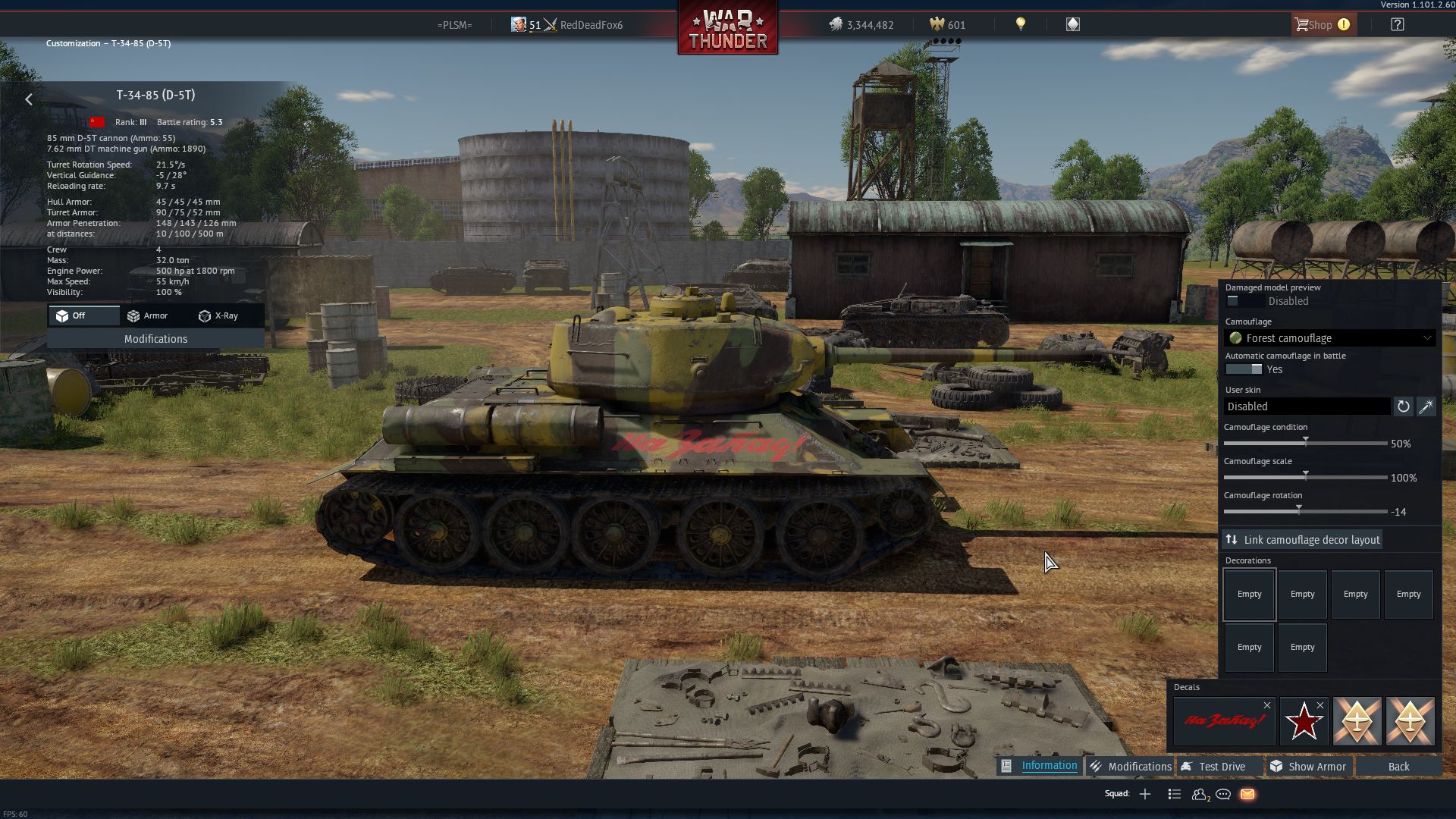Open the Forest camouflage dropdown
Screen dimensions: 1456x819
point(1331,338)
